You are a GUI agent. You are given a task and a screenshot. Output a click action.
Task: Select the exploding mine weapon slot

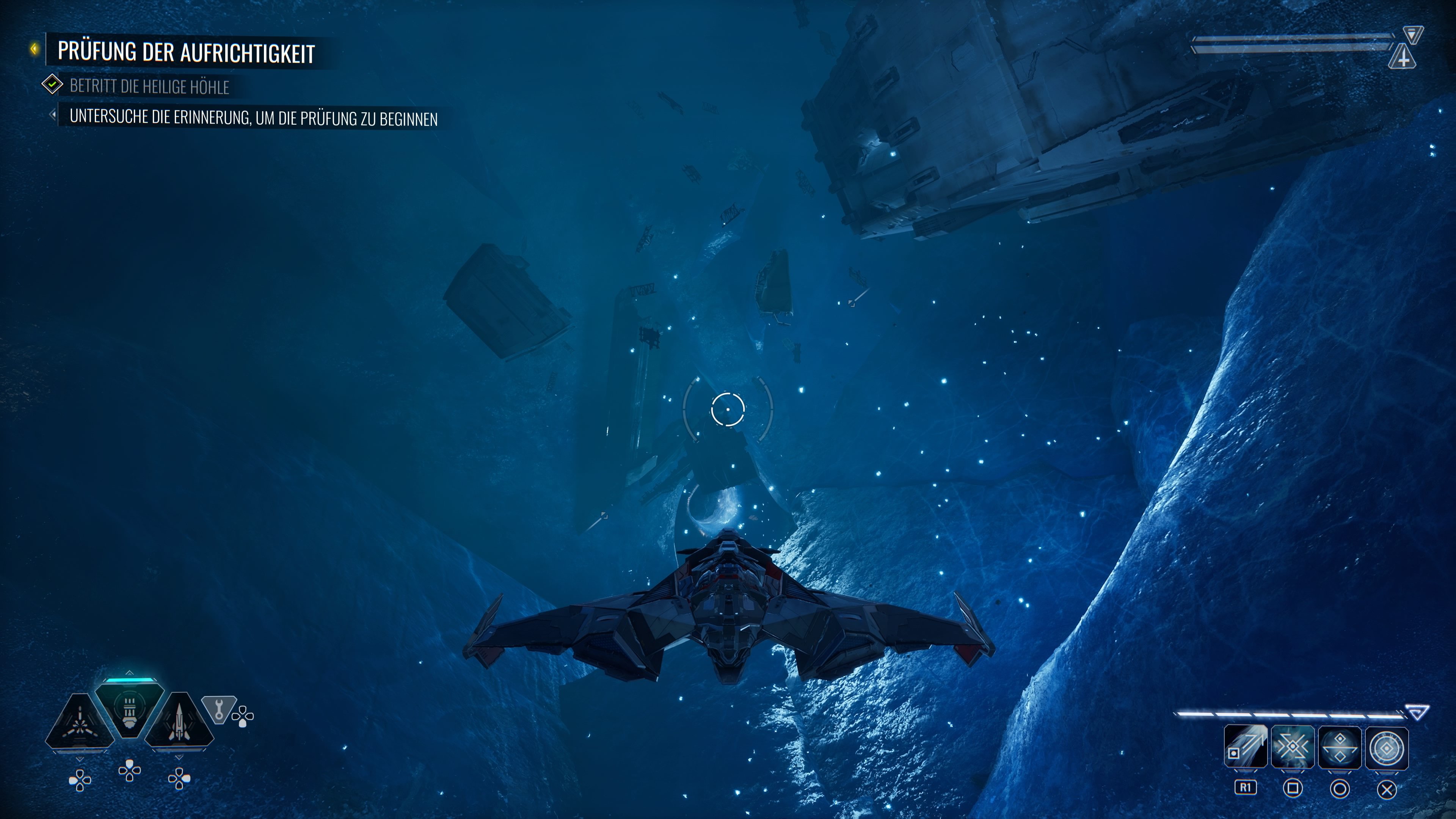[x=80, y=723]
